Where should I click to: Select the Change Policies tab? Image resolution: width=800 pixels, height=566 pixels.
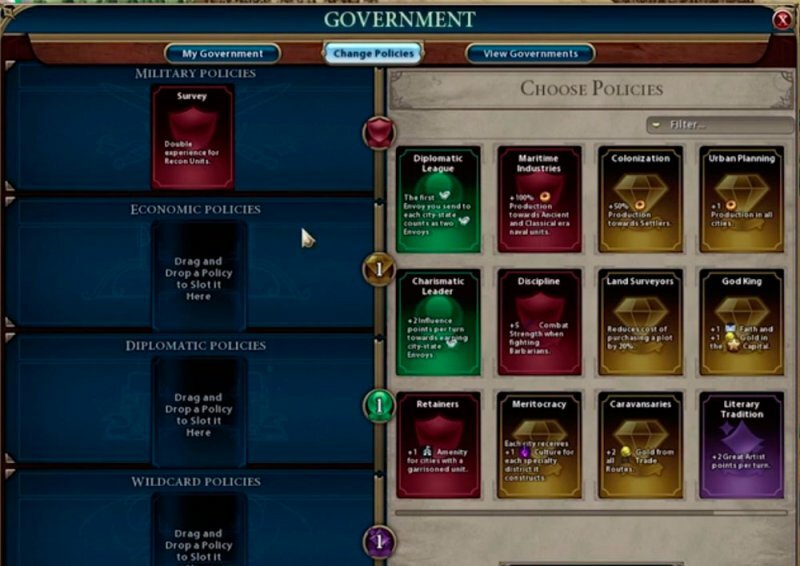[x=373, y=53]
